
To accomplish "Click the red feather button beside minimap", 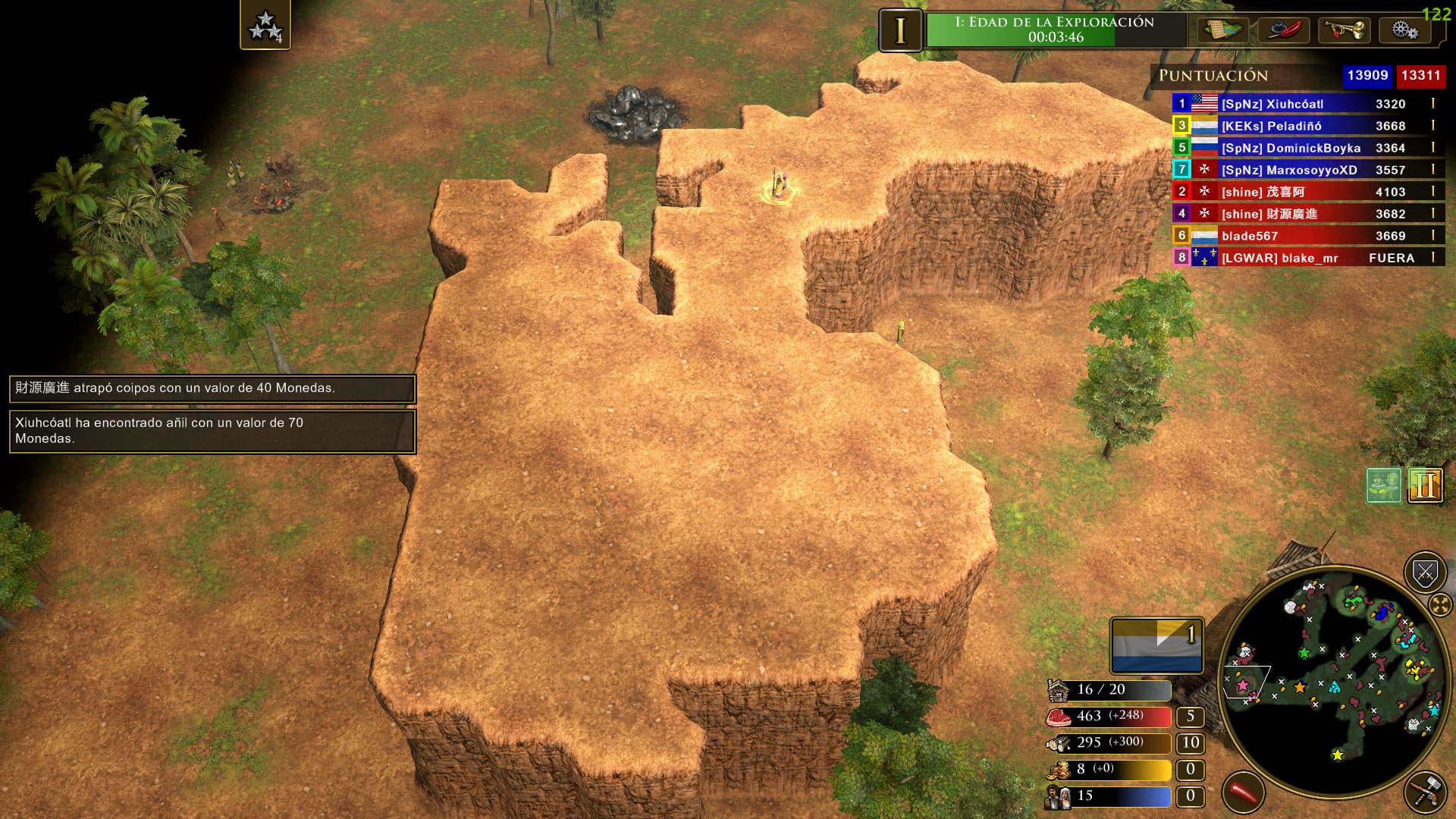I will [1243, 792].
